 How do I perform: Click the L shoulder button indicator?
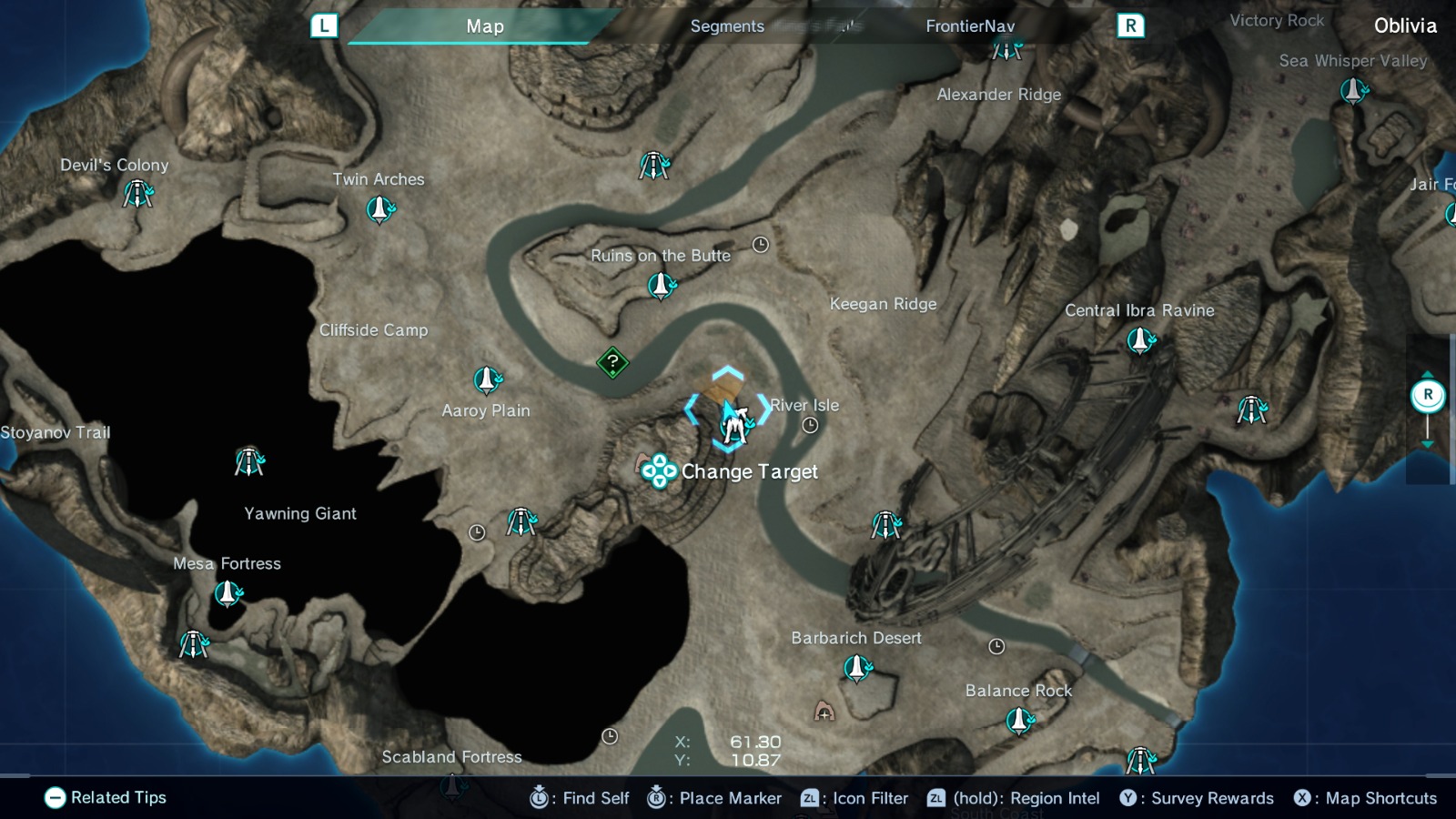coord(323,25)
